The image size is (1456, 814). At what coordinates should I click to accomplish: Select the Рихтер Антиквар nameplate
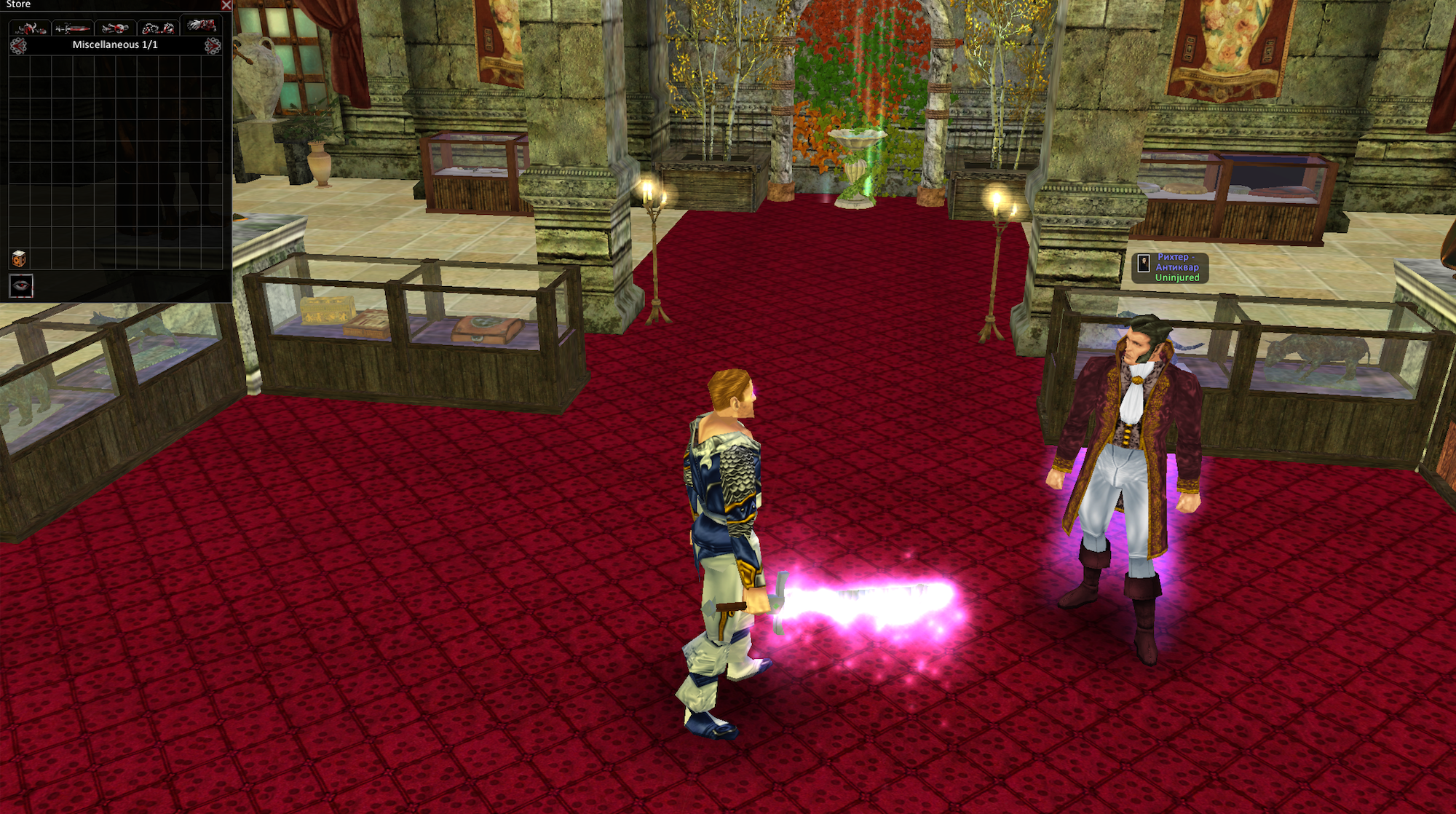1171,267
